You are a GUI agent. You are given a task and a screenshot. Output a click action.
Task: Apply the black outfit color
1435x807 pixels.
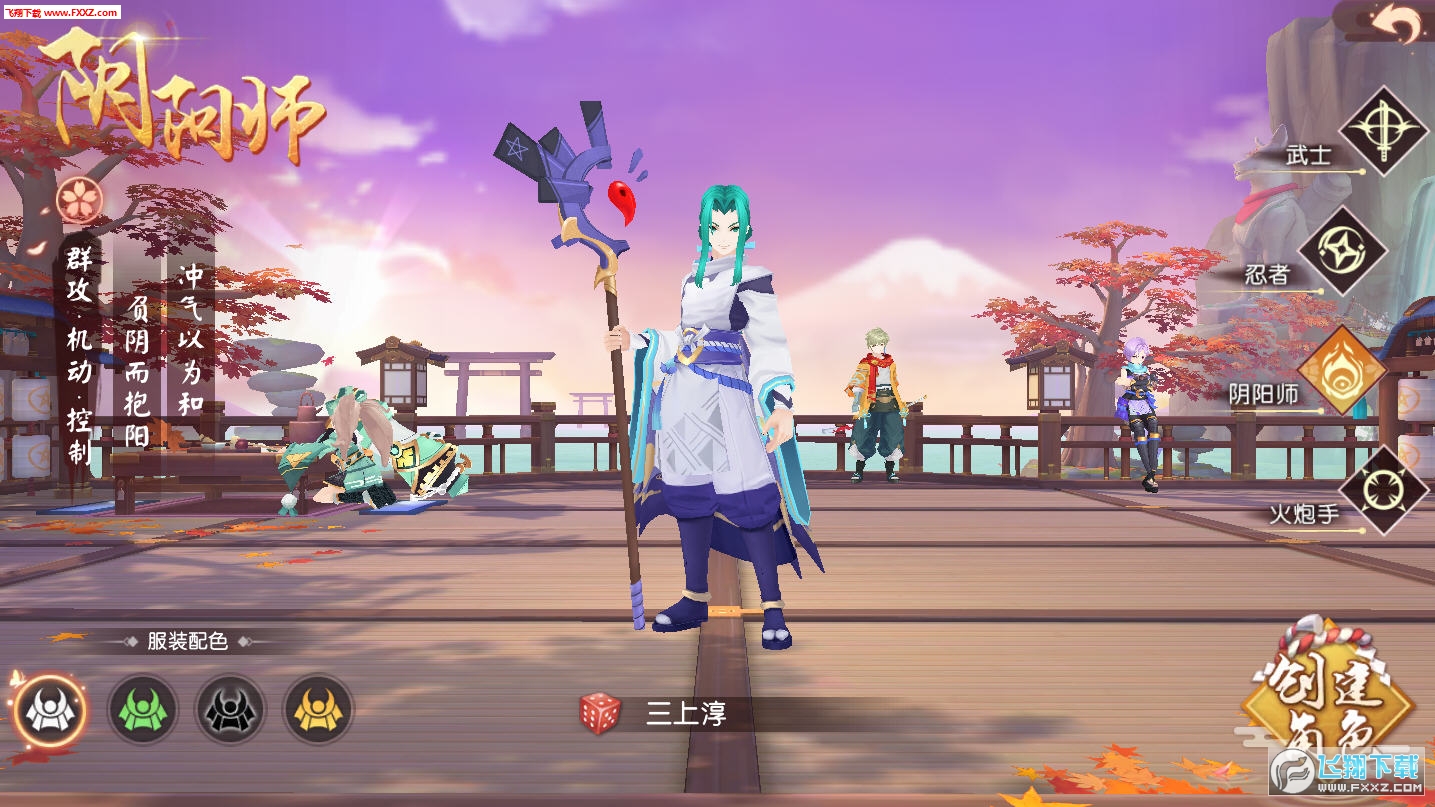(230, 710)
